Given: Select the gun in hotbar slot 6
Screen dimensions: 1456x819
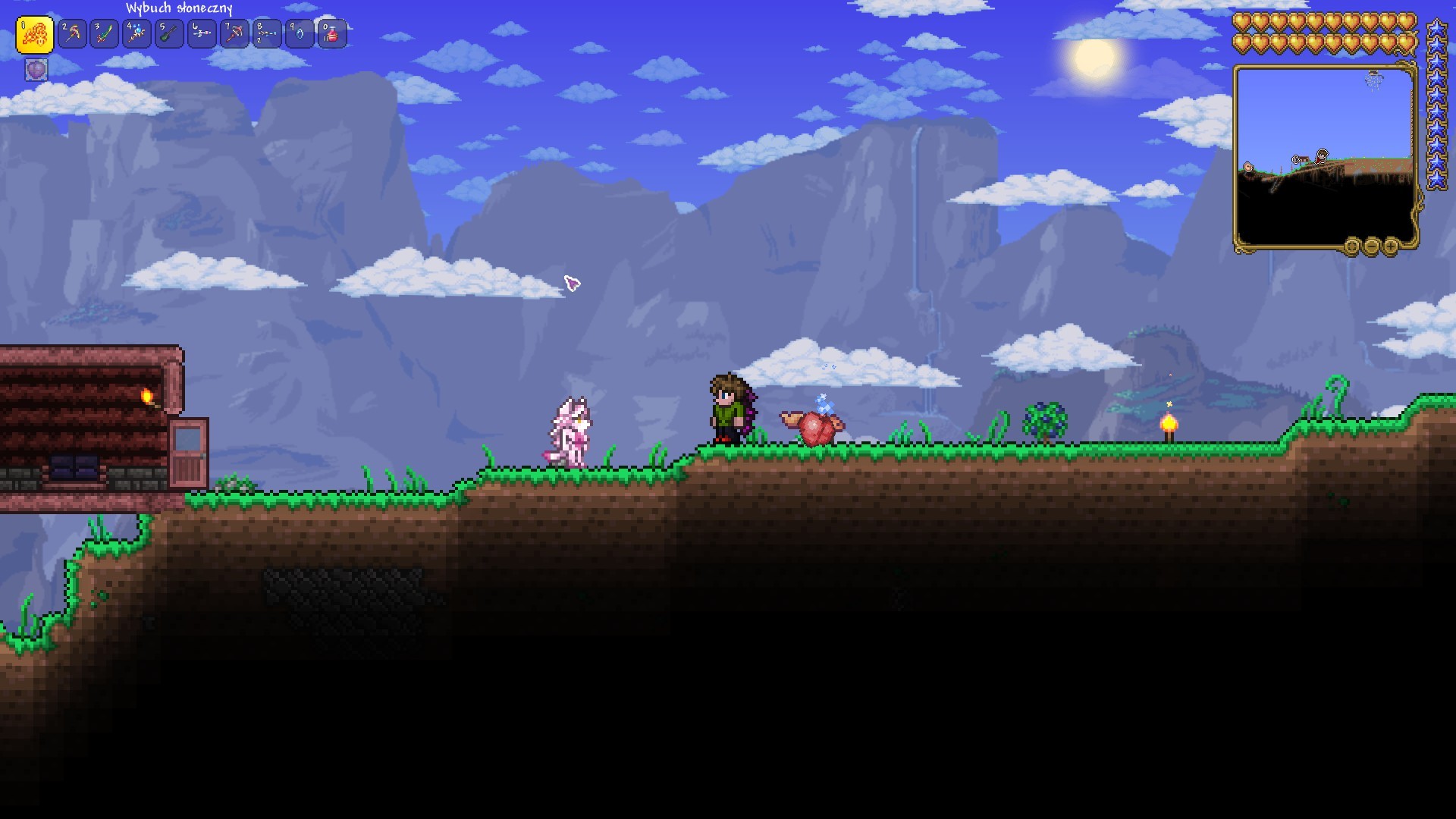Looking at the screenshot, I should pyautogui.click(x=201, y=33).
